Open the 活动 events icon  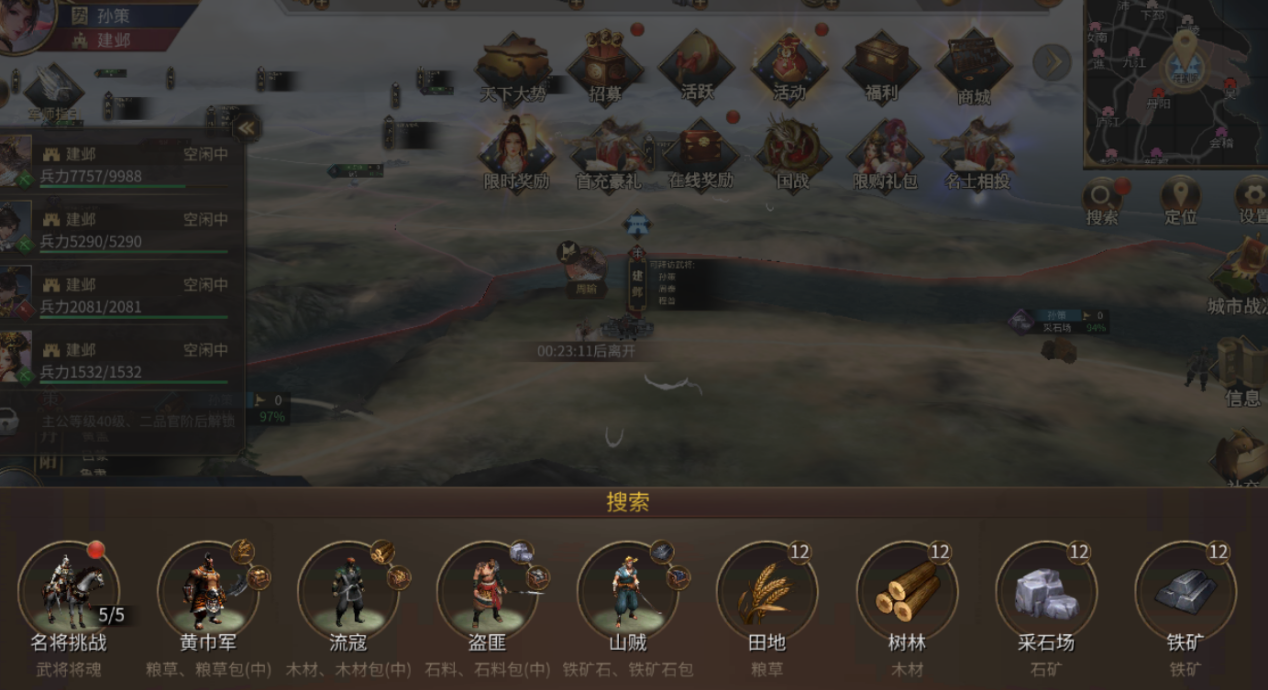coord(789,67)
